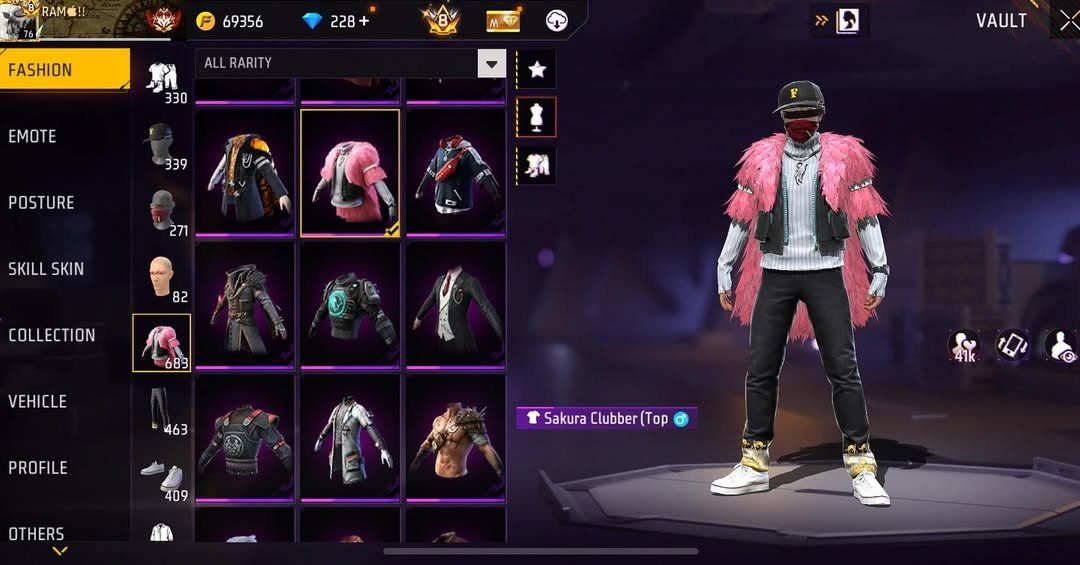Choose the Fashion menu tab
1080x565 pixels.
(40, 70)
